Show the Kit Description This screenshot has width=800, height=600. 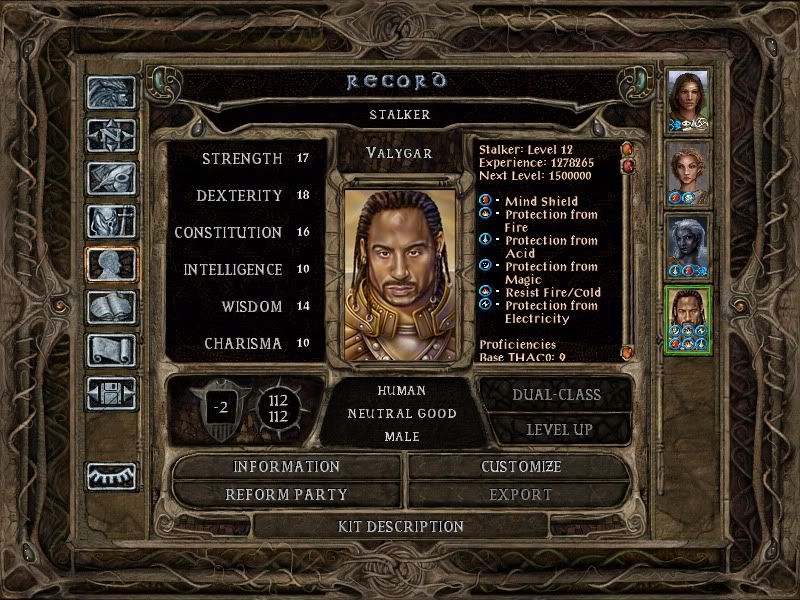click(399, 526)
